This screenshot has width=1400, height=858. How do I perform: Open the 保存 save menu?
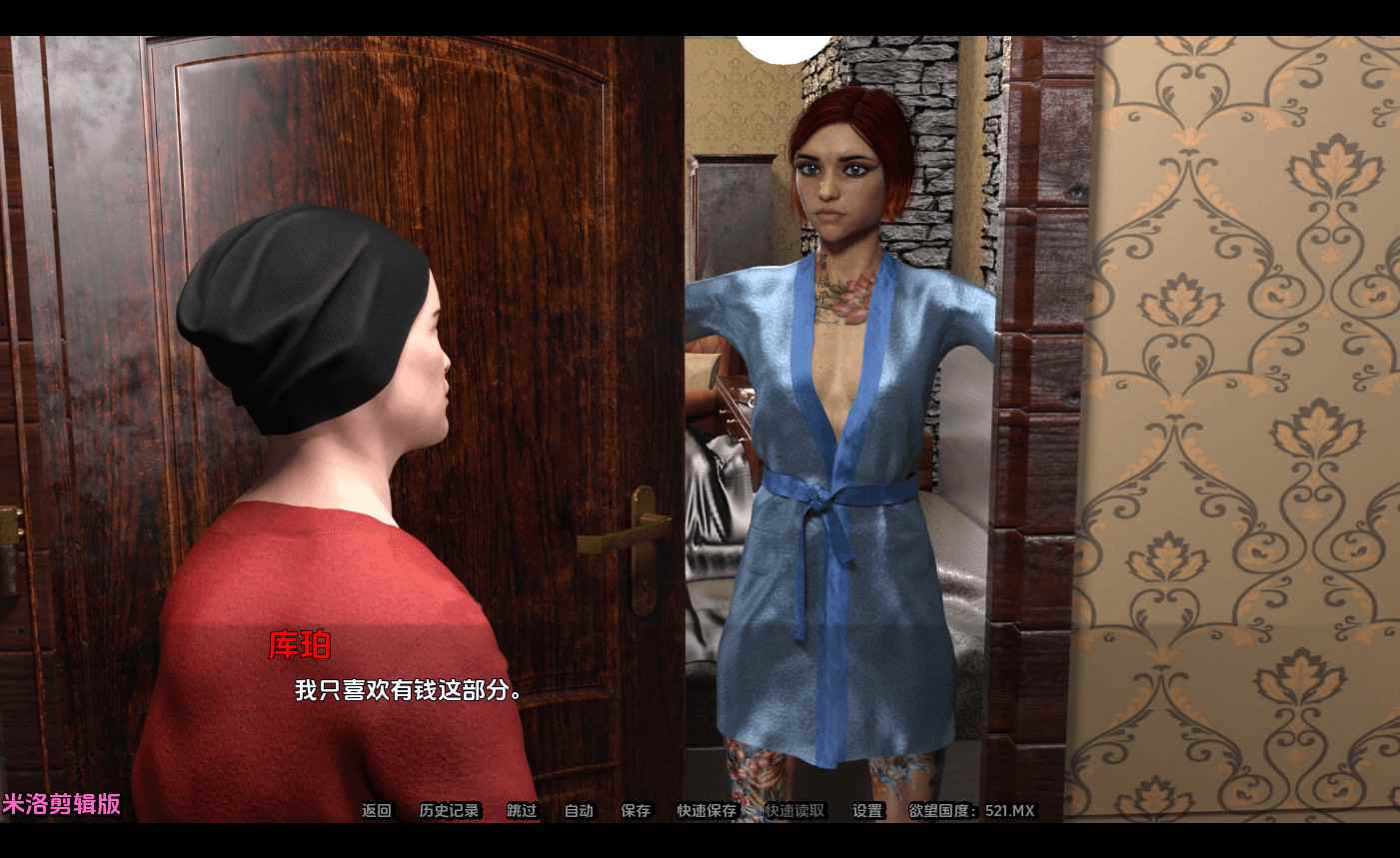636,811
